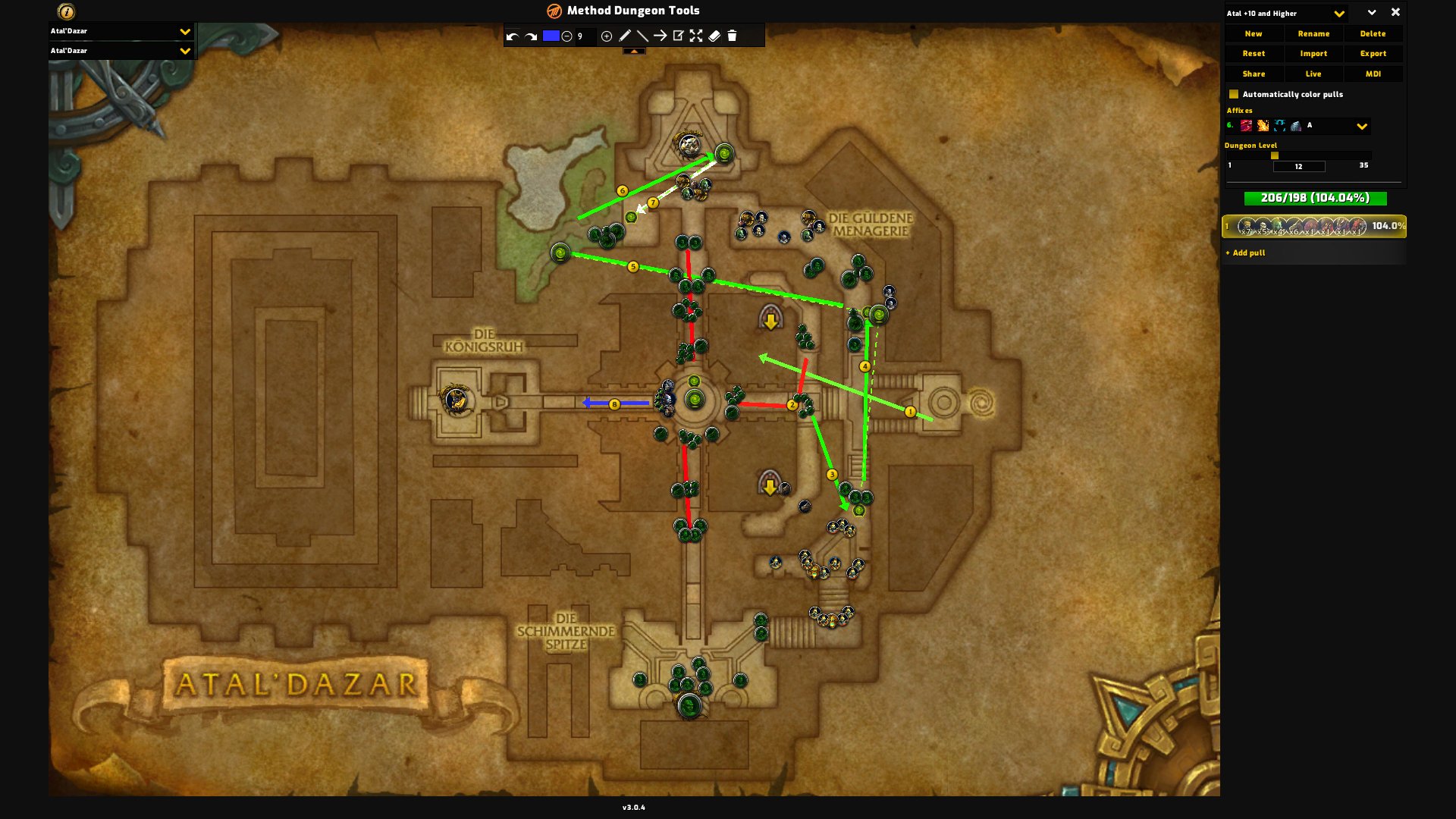1456x819 pixels.
Task: Start a Live session
Action: pyautogui.click(x=1313, y=74)
